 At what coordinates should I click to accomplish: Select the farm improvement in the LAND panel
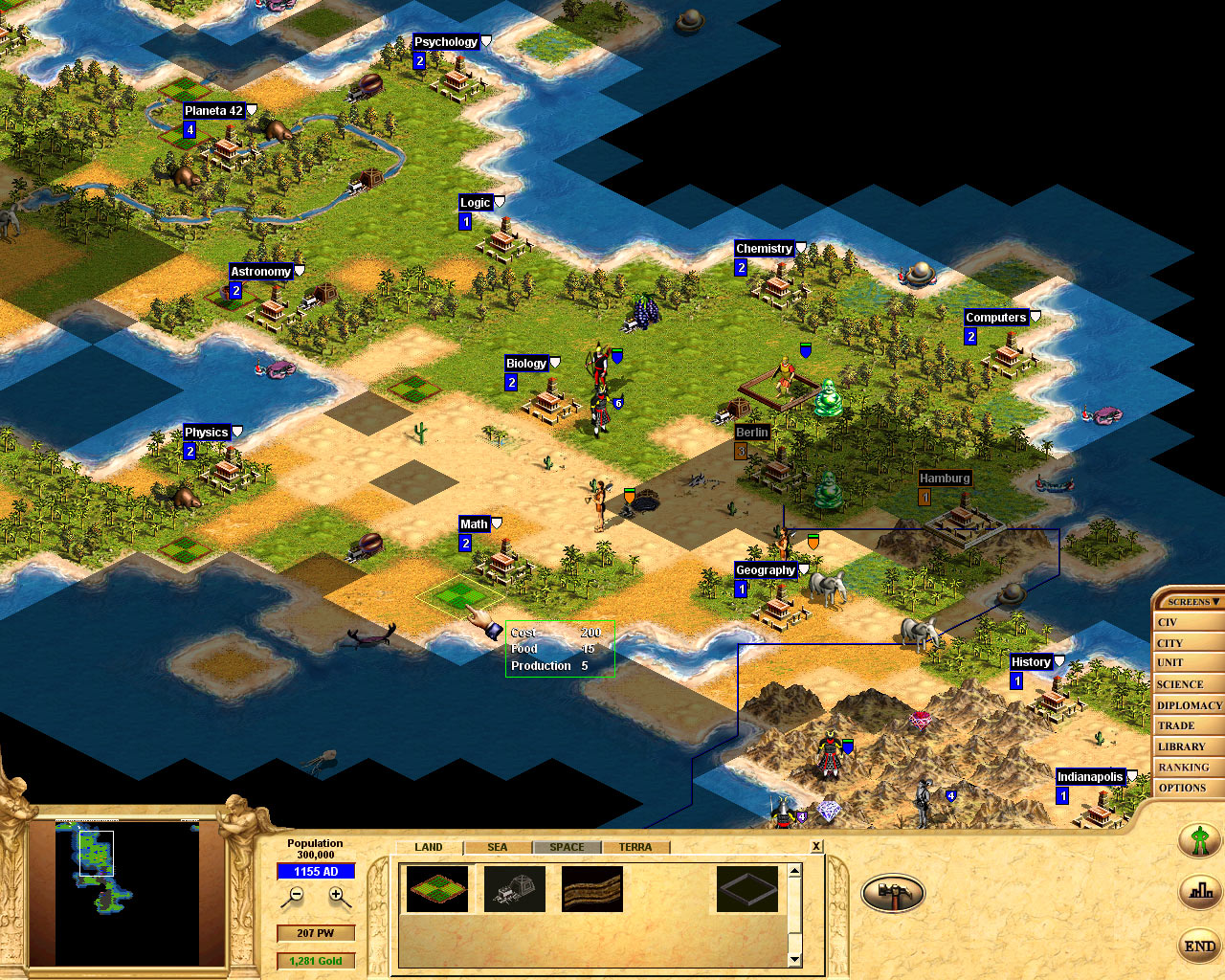[437, 888]
